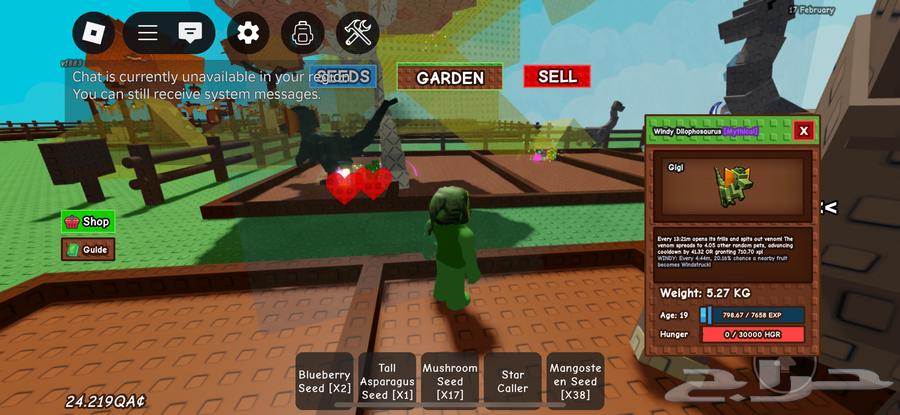Open the hamburger menu
This screenshot has height=415, width=900.
pos(148,33)
